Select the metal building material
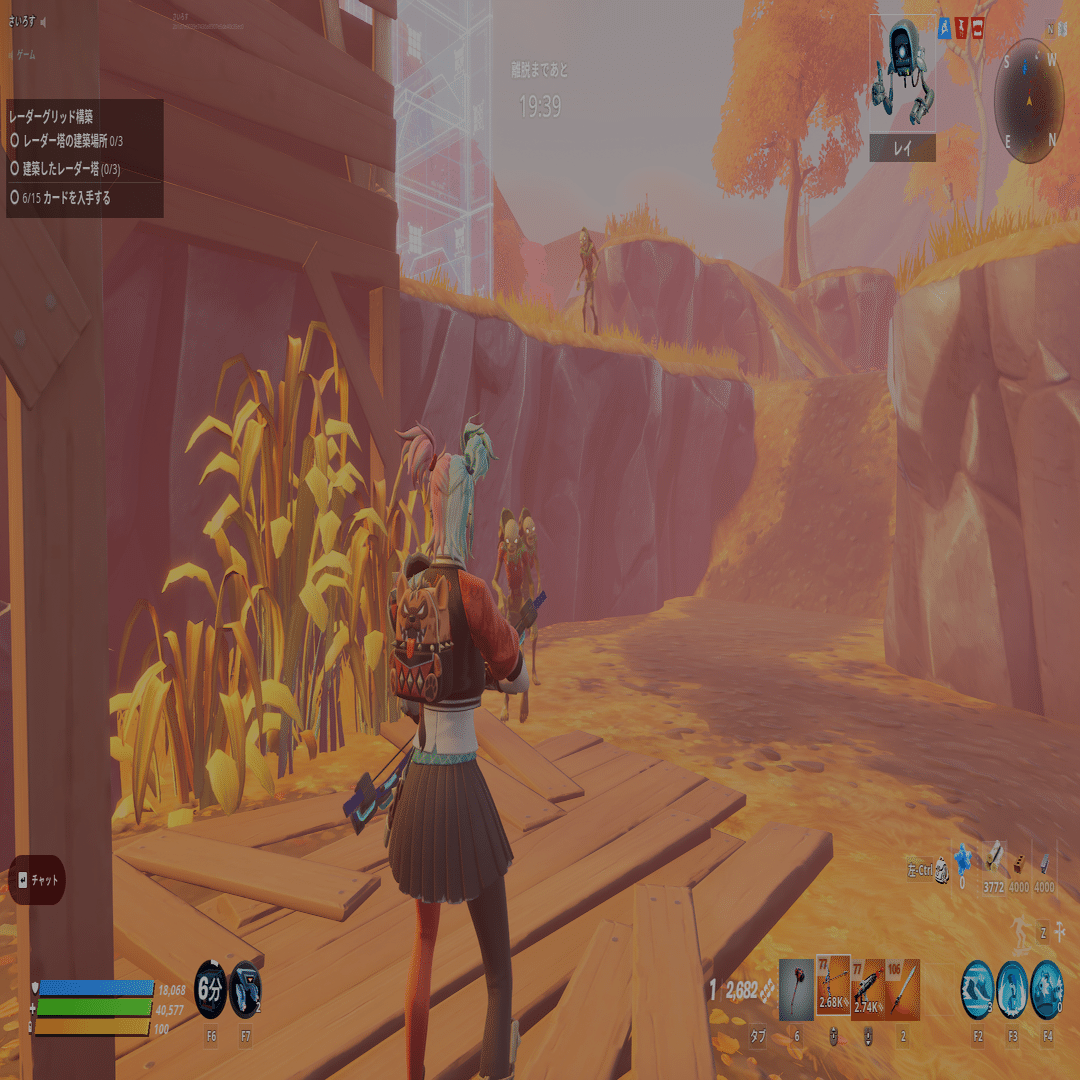This screenshot has width=1080, height=1080. tap(1044, 863)
